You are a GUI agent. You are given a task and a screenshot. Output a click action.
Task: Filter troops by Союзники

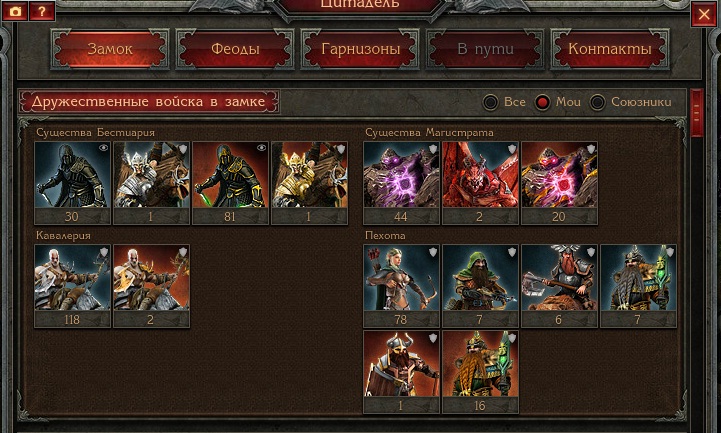click(598, 102)
